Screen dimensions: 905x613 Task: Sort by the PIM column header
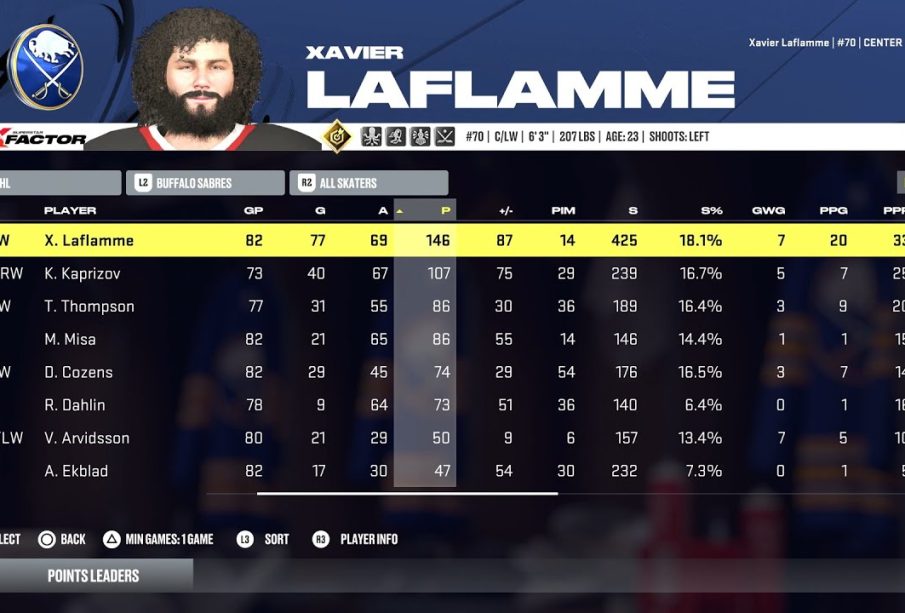point(563,211)
